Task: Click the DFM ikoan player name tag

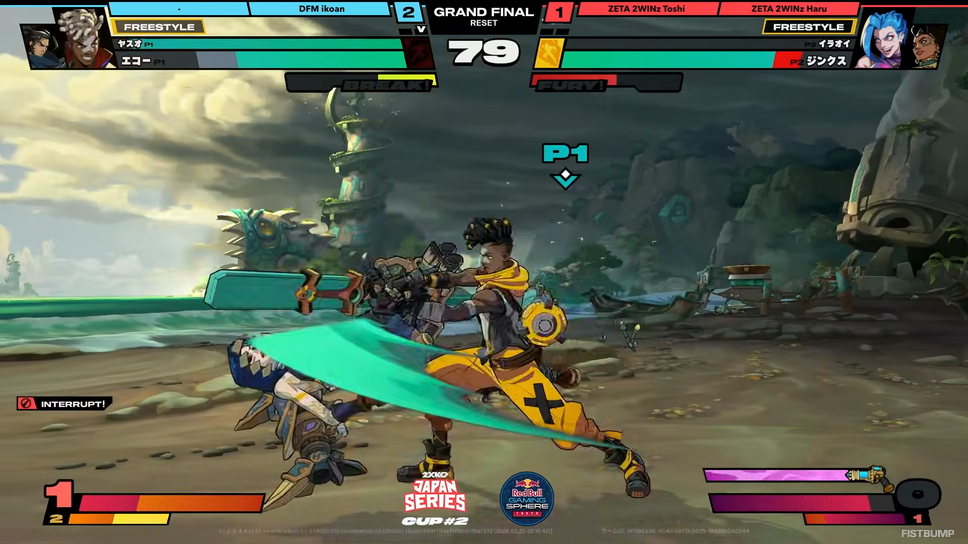Action: (320, 9)
